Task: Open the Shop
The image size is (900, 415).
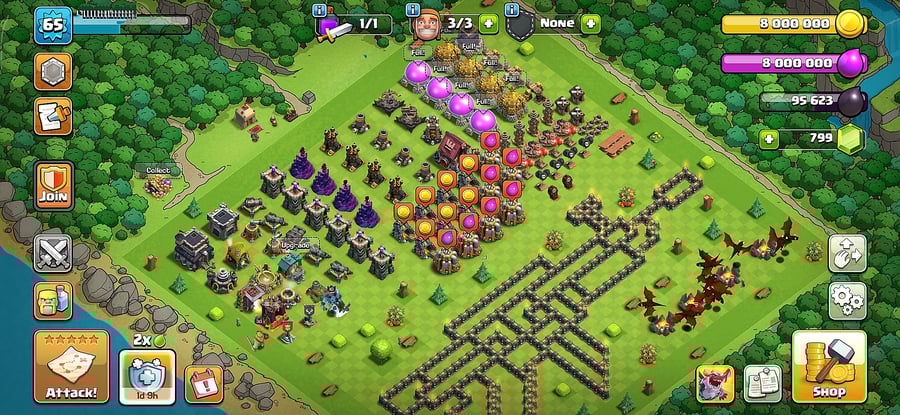Action: (x=829, y=367)
